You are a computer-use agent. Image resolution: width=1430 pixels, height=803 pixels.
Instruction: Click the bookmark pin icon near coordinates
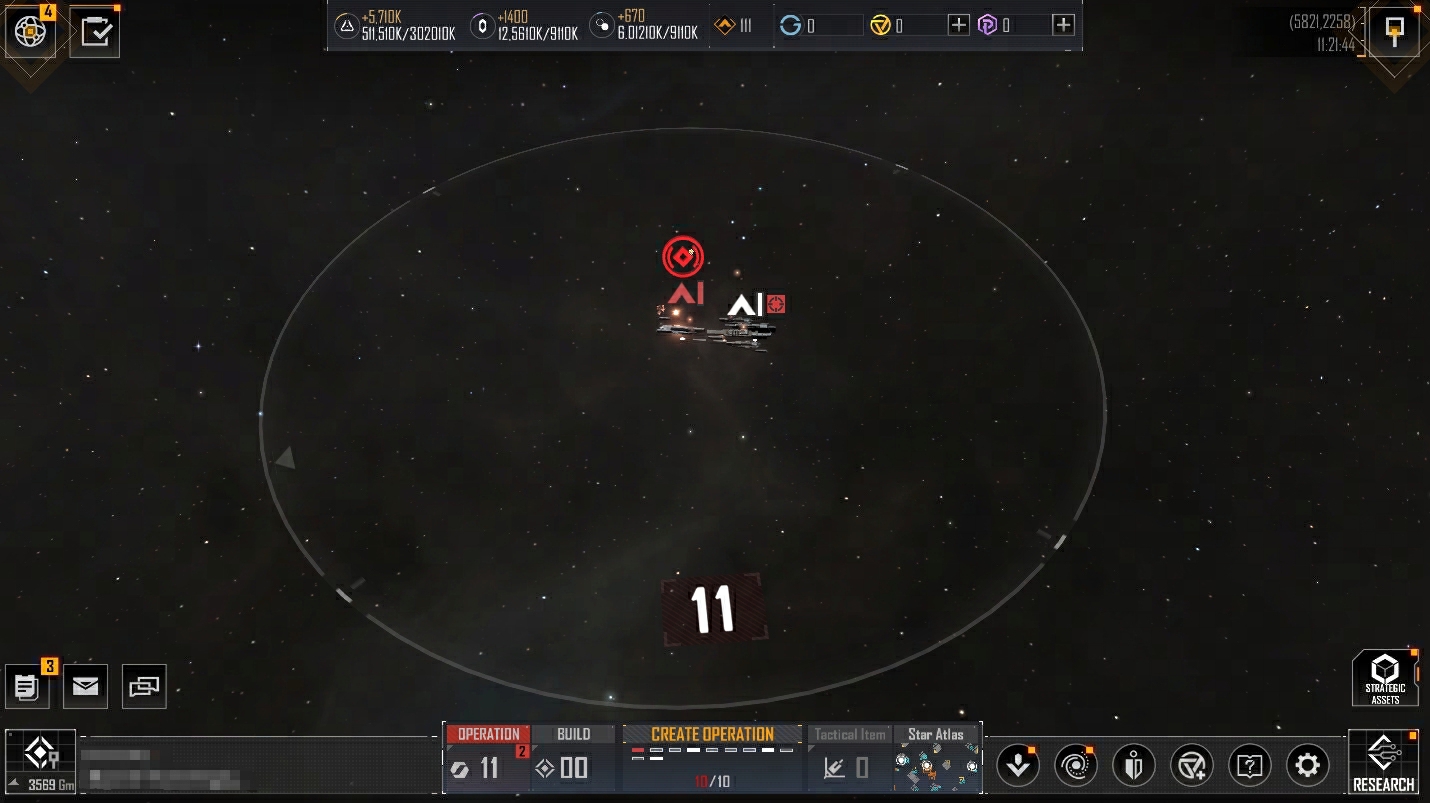pos(1394,31)
